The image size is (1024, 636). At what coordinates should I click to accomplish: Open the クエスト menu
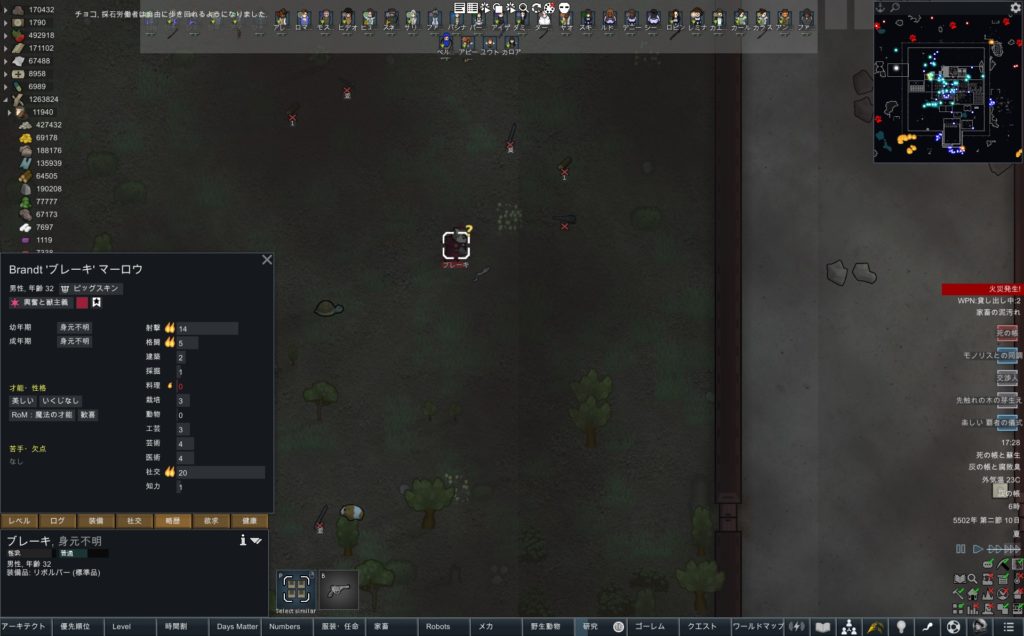coord(701,627)
